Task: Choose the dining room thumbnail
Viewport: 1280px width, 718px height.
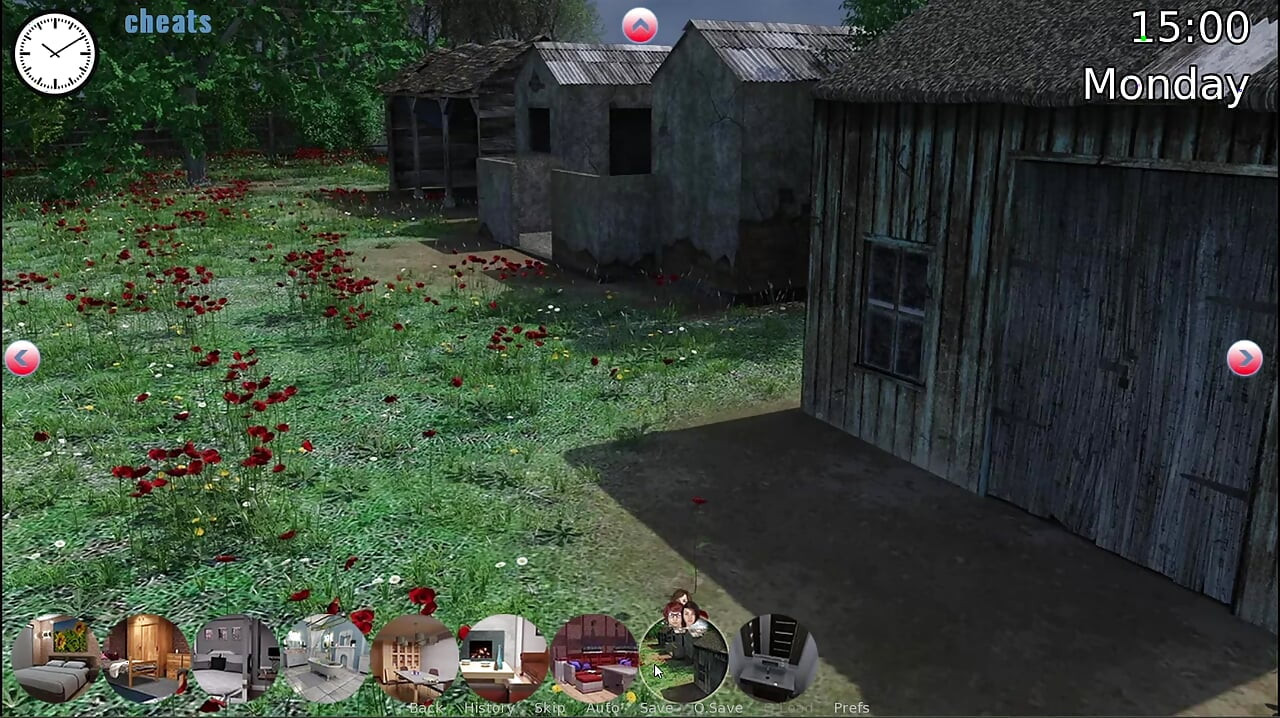Action: [x=414, y=657]
